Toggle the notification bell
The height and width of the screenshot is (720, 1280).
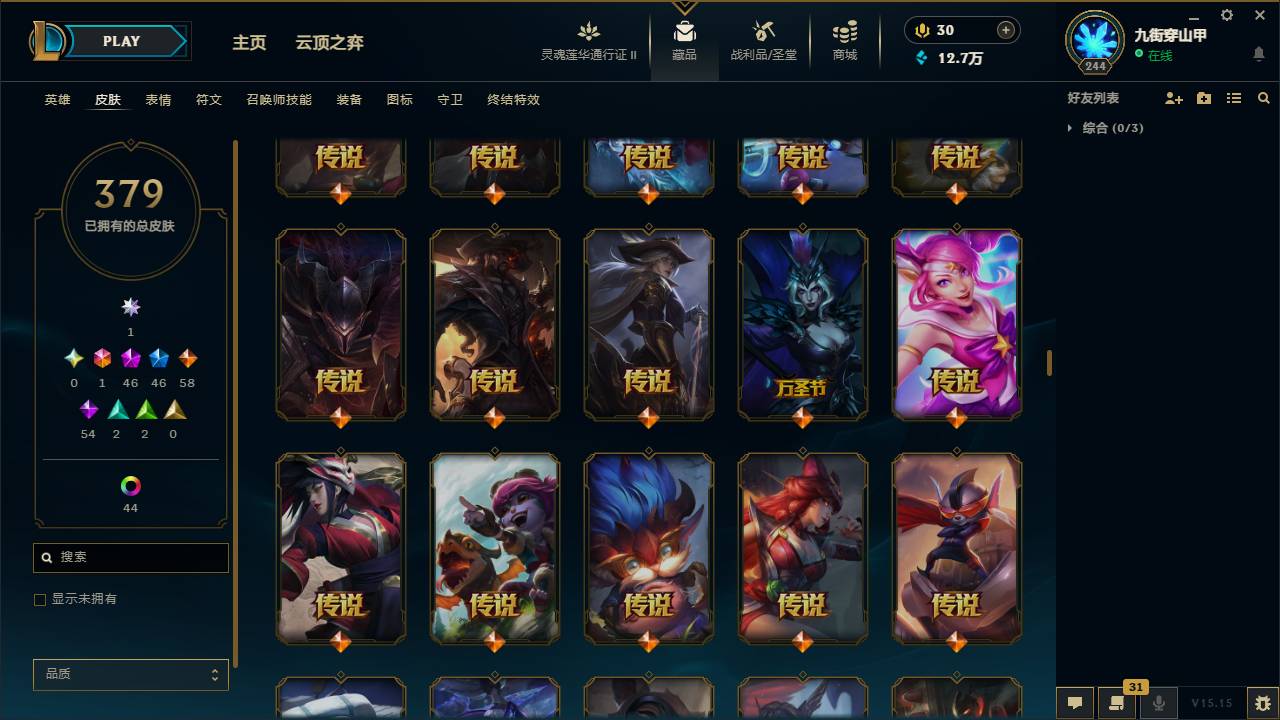pyautogui.click(x=1258, y=54)
